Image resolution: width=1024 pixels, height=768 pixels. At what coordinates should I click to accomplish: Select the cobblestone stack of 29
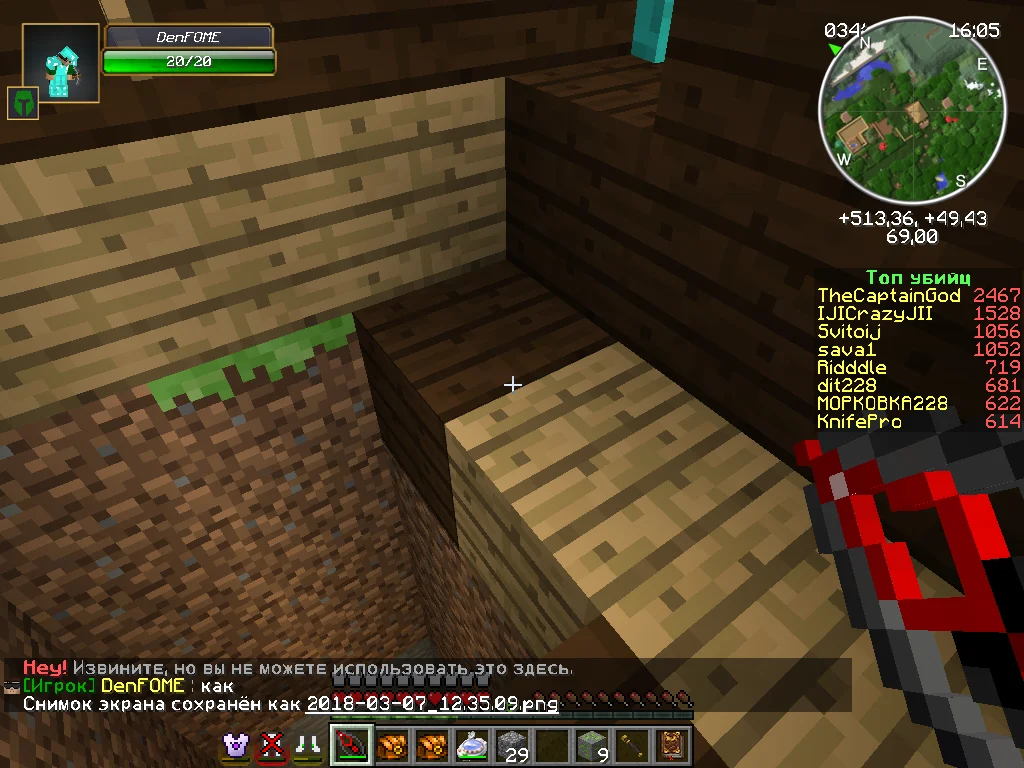(x=511, y=746)
